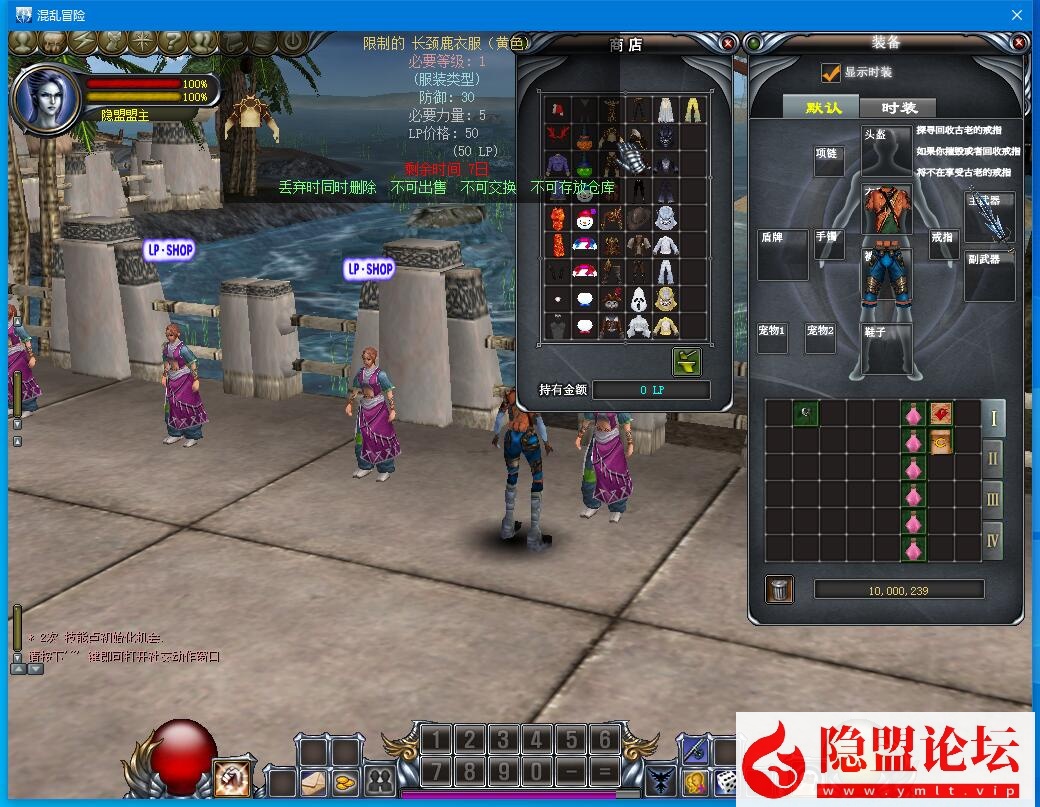The width and height of the screenshot is (1040, 807).
Task: Select the equipped orange armor slot
Action: [886, 210]
